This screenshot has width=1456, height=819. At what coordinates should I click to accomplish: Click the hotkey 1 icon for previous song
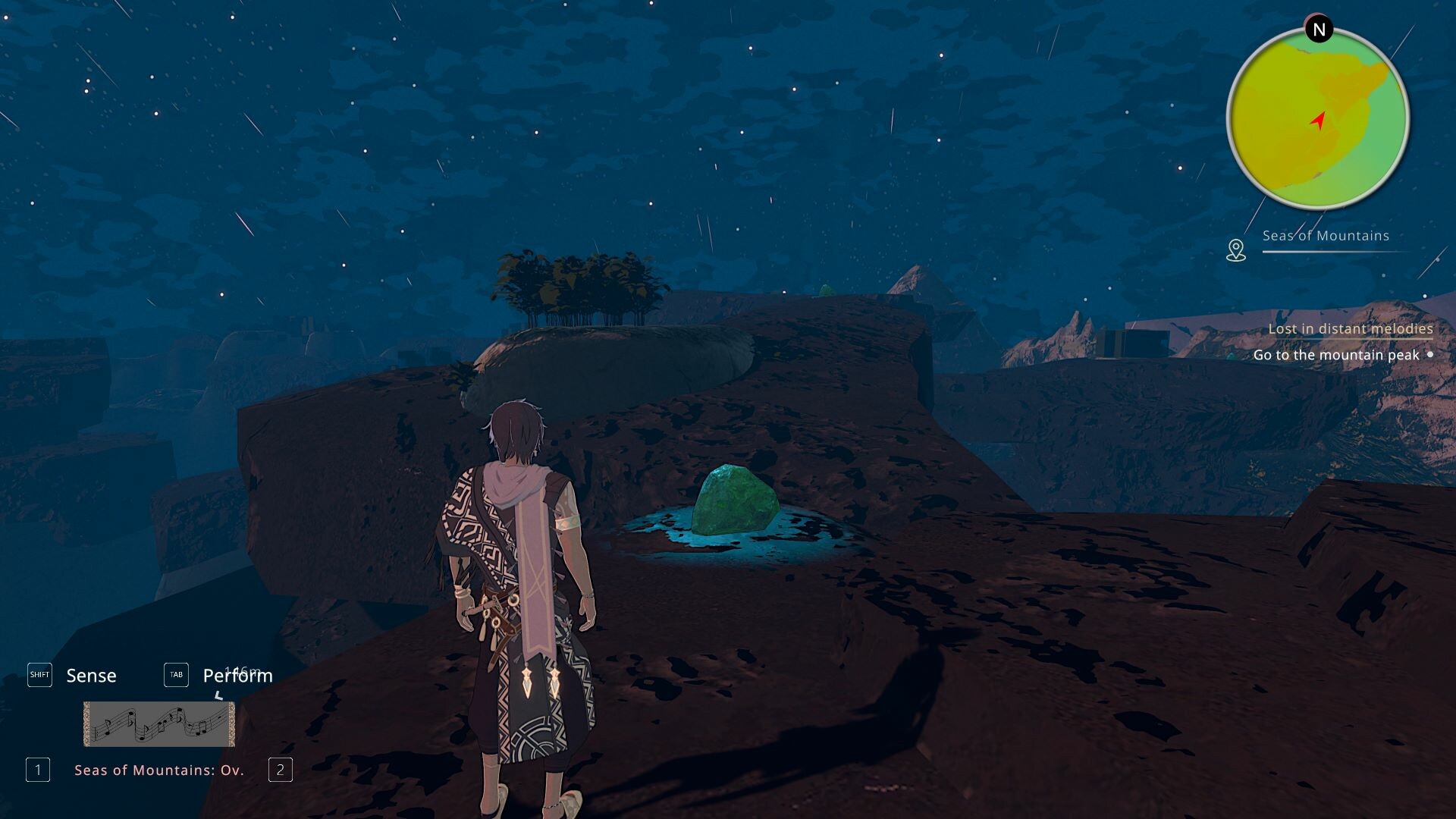click(x=36, y=769)
